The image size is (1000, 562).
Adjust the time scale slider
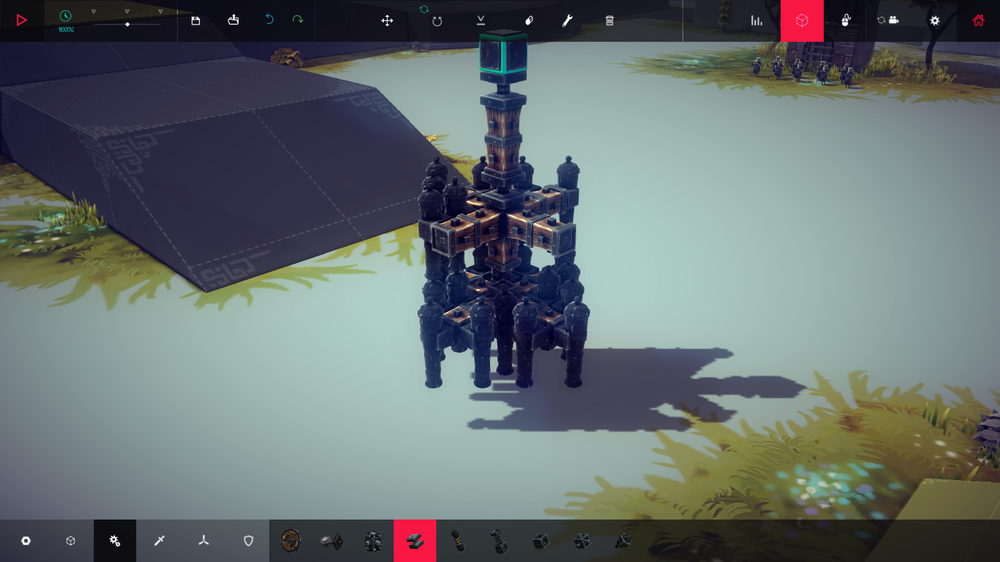(x=127, y=24)
